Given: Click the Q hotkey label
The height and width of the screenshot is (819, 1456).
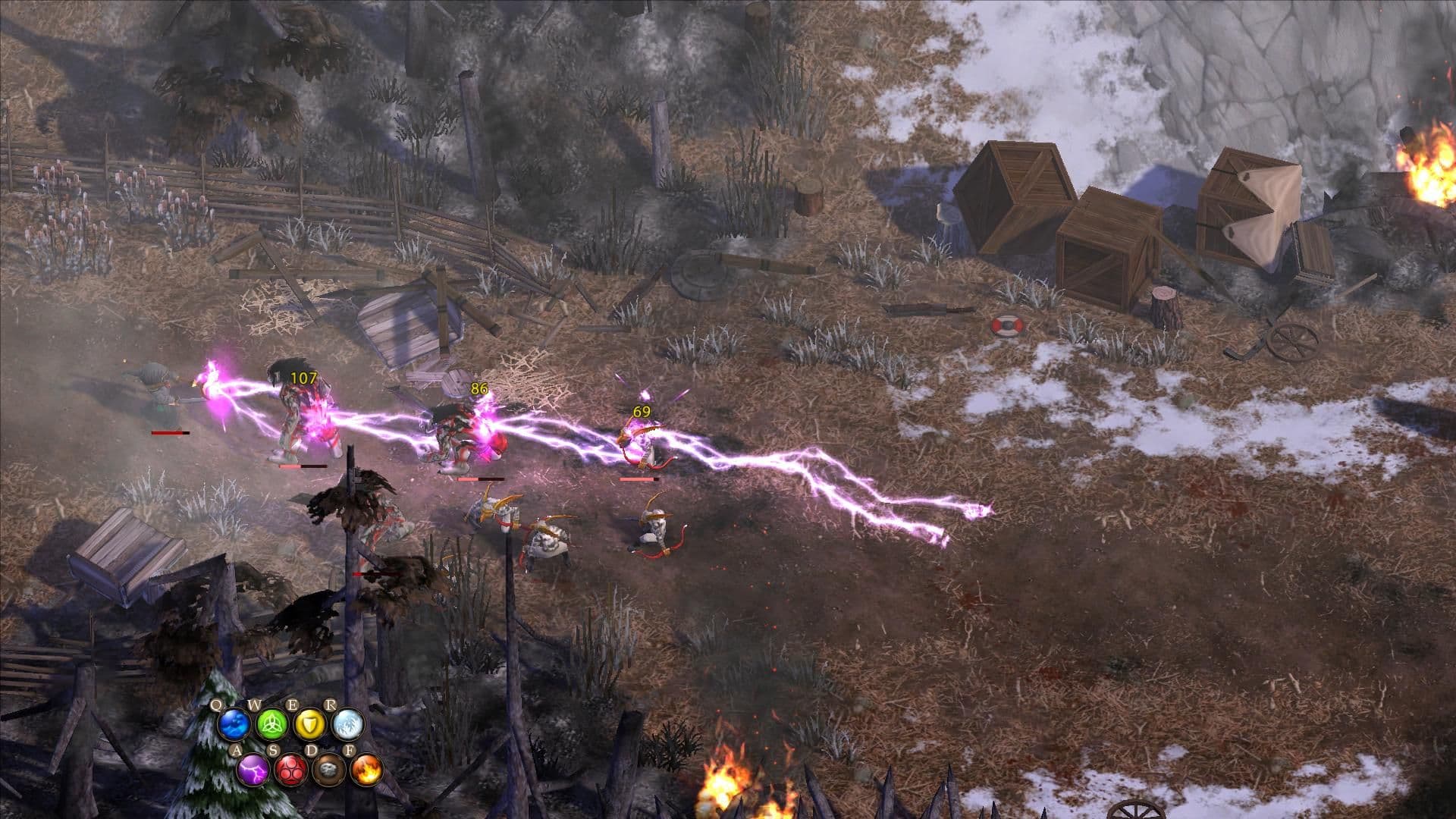Looking at the screenshot, I should (217, 705).
